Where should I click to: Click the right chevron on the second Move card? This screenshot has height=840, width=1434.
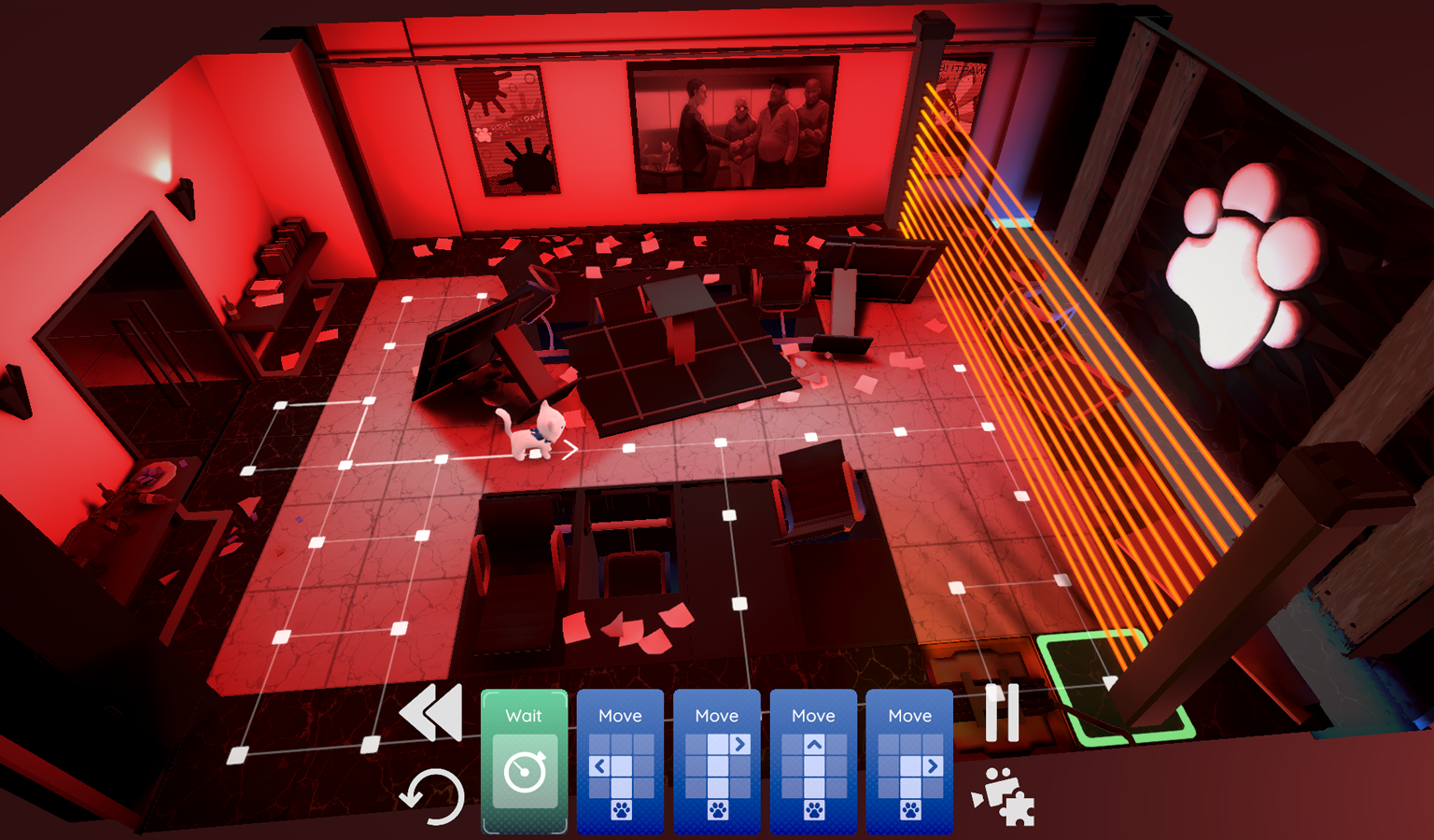click(x=738, y=743)
